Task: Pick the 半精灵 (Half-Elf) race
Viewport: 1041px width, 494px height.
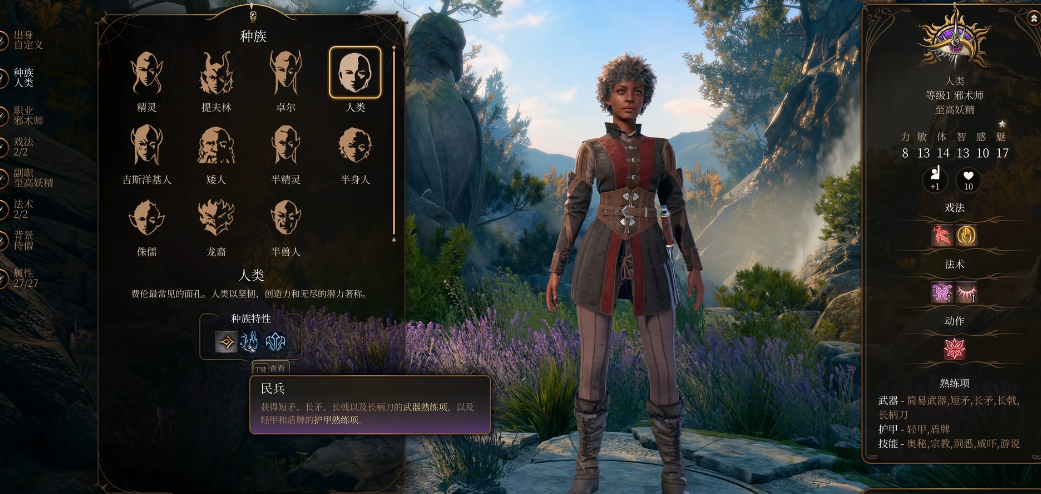Action: (286, 145)
